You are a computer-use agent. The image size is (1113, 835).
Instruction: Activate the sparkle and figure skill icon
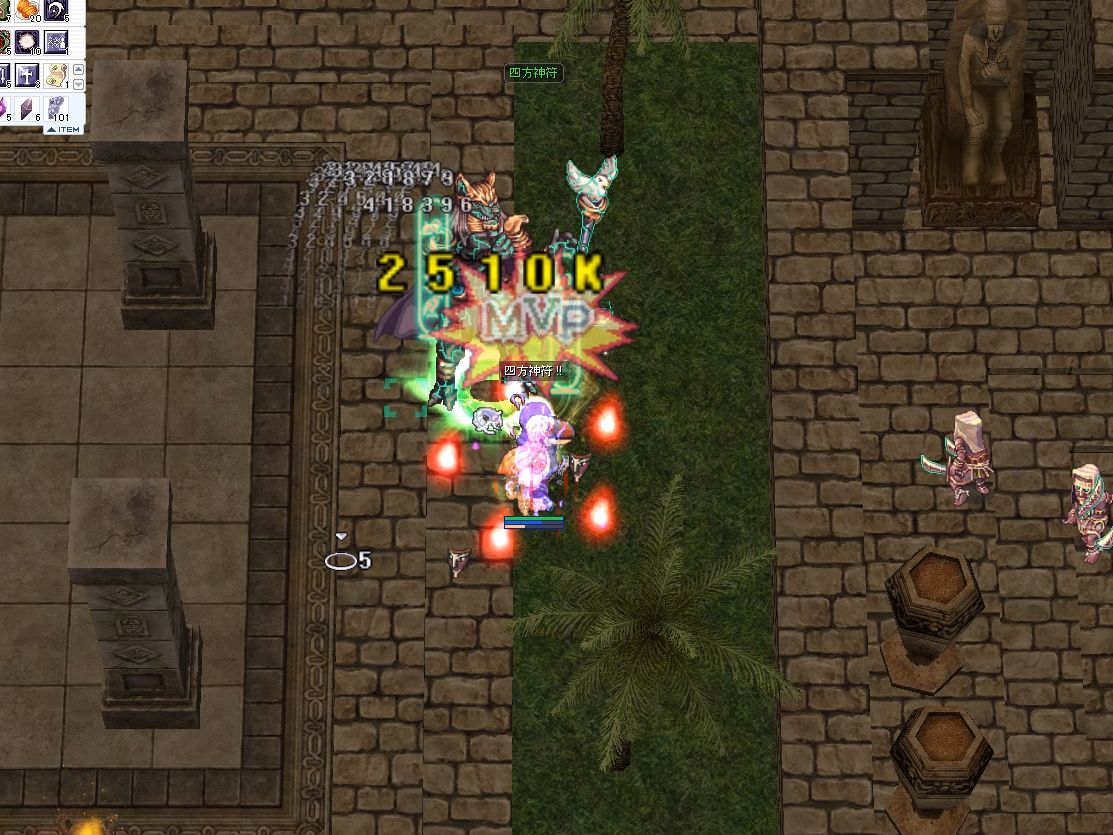coord(56,42)
